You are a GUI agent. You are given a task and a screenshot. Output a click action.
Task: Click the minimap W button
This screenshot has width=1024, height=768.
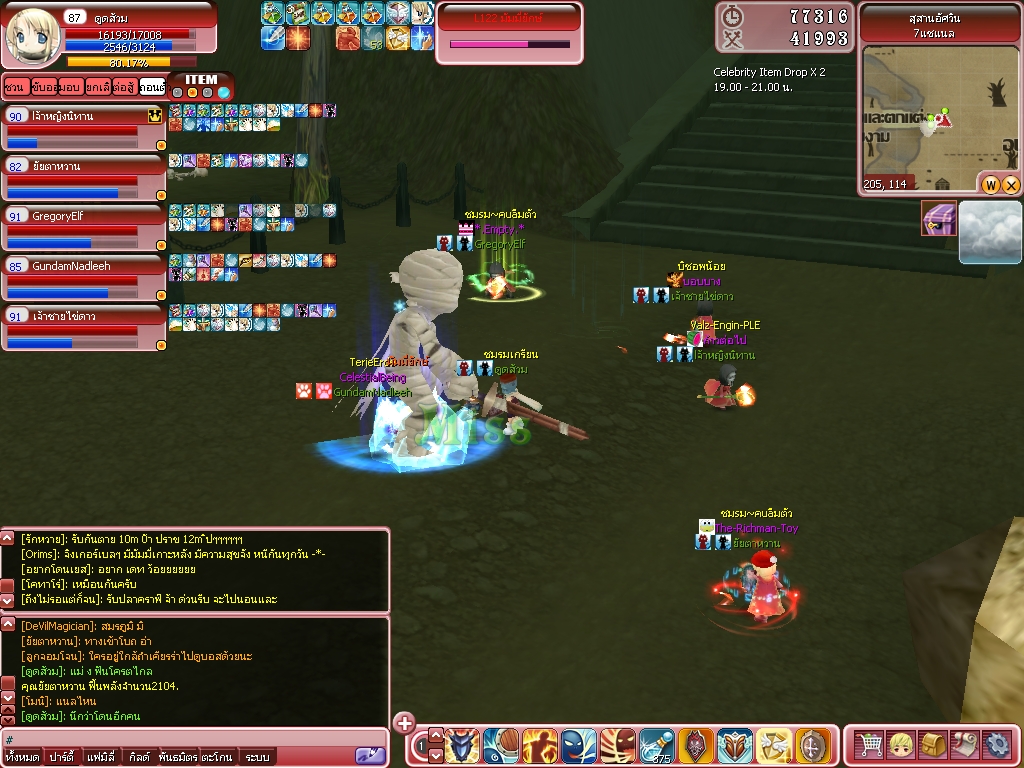991,185
